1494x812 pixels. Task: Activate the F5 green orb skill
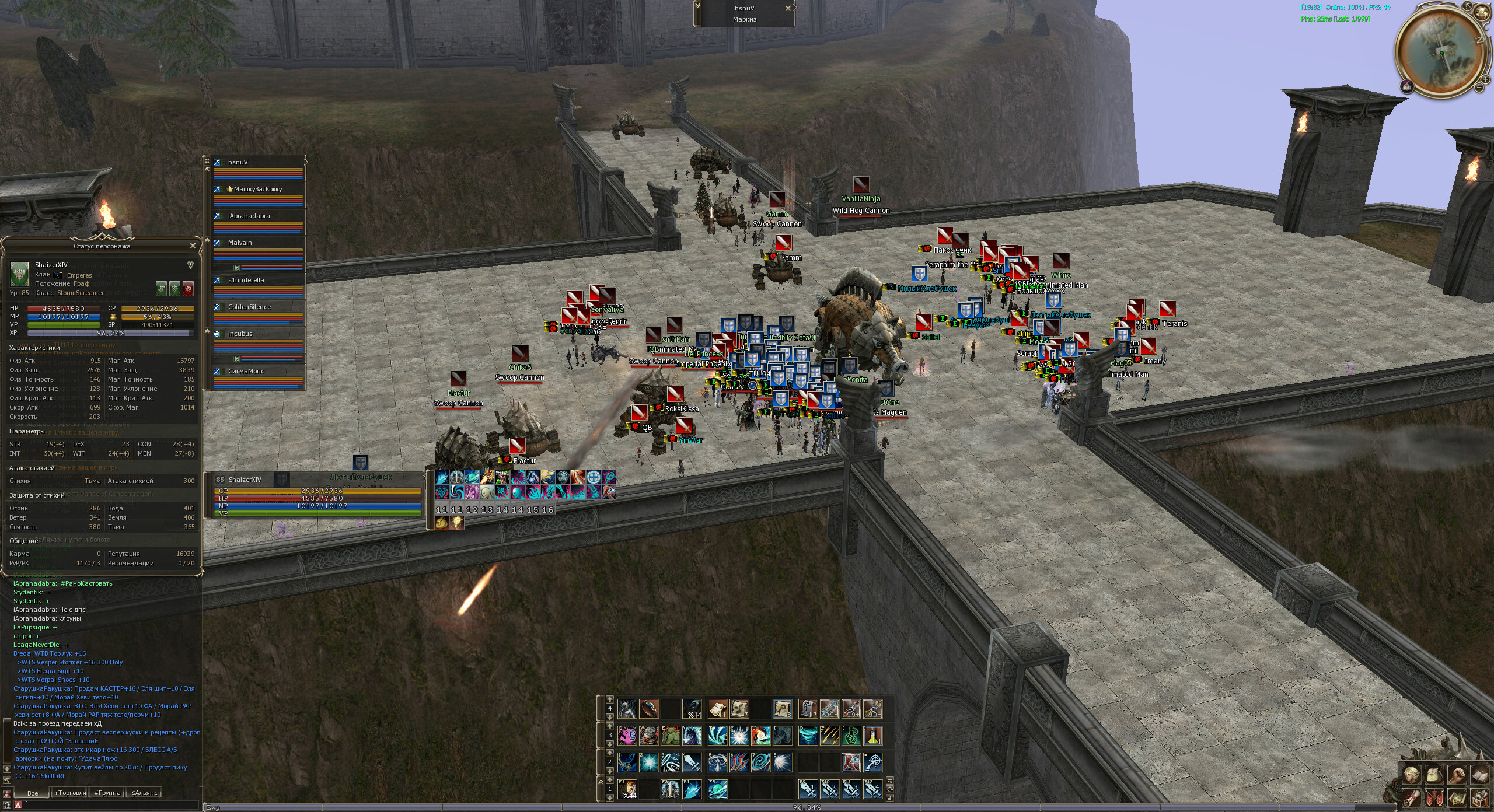[717, 789]
